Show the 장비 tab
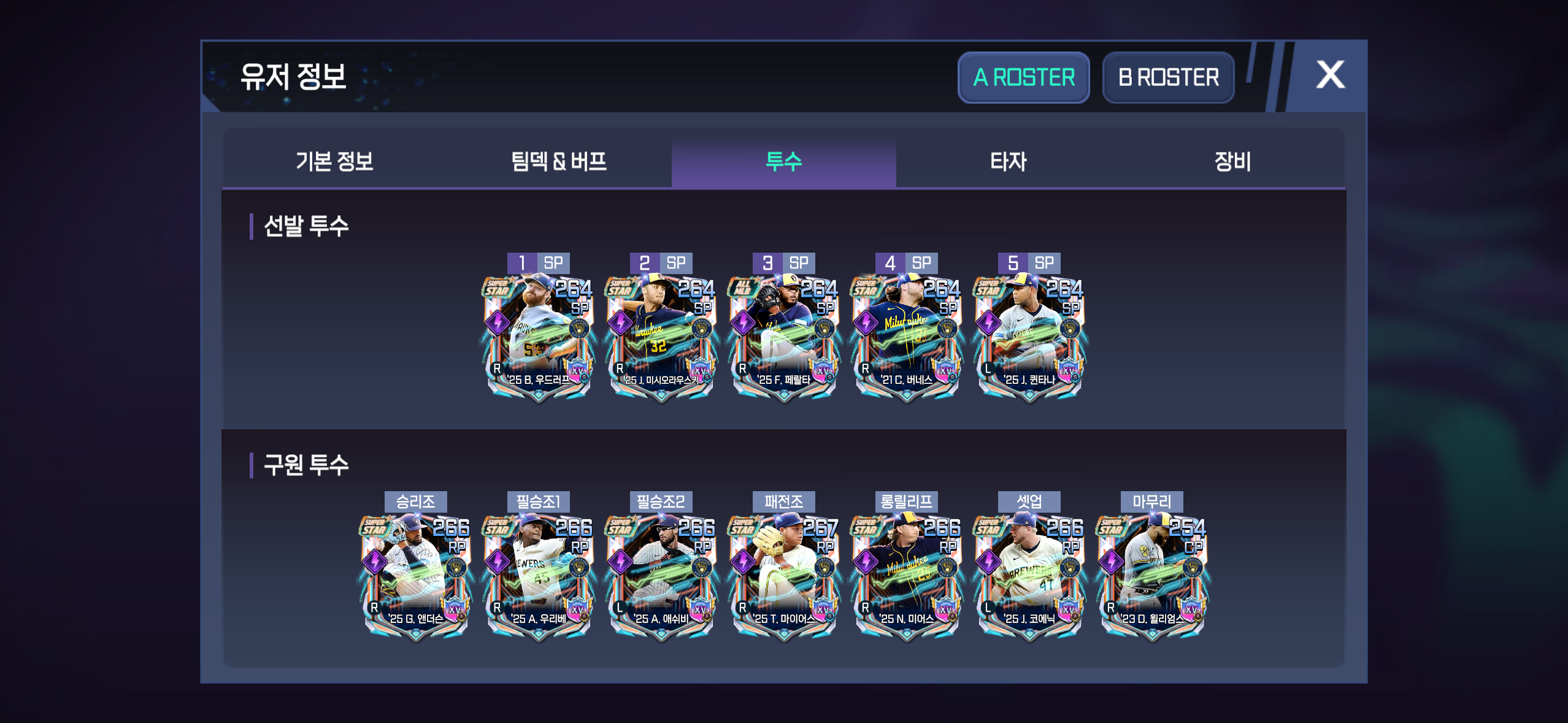The image size is (1568, 723). [1232, 161]
